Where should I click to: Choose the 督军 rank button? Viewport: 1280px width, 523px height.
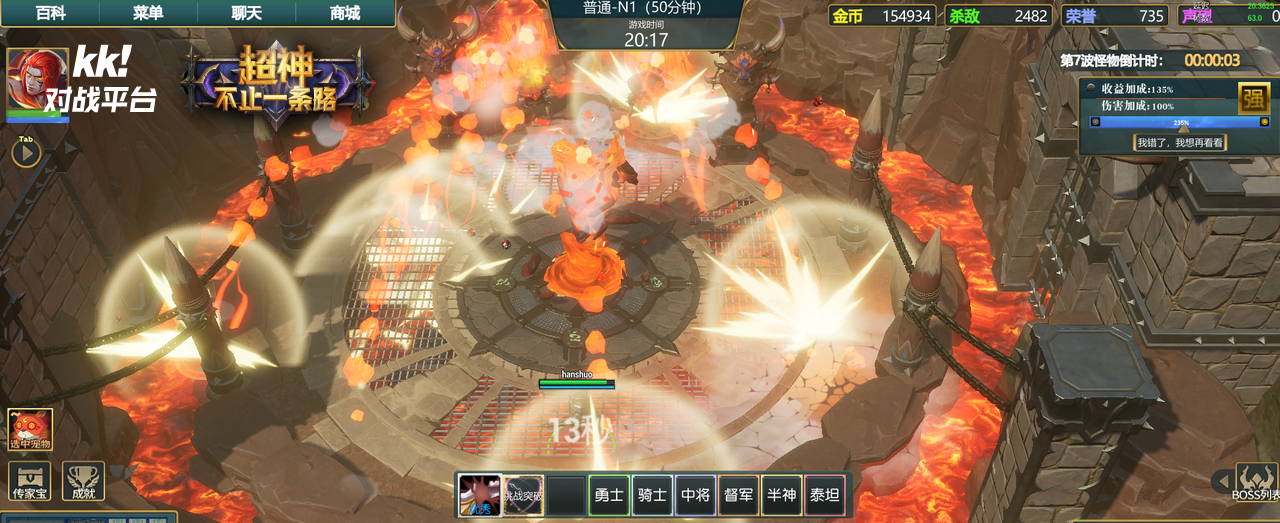pyautogui.click(x=739, y=494)
